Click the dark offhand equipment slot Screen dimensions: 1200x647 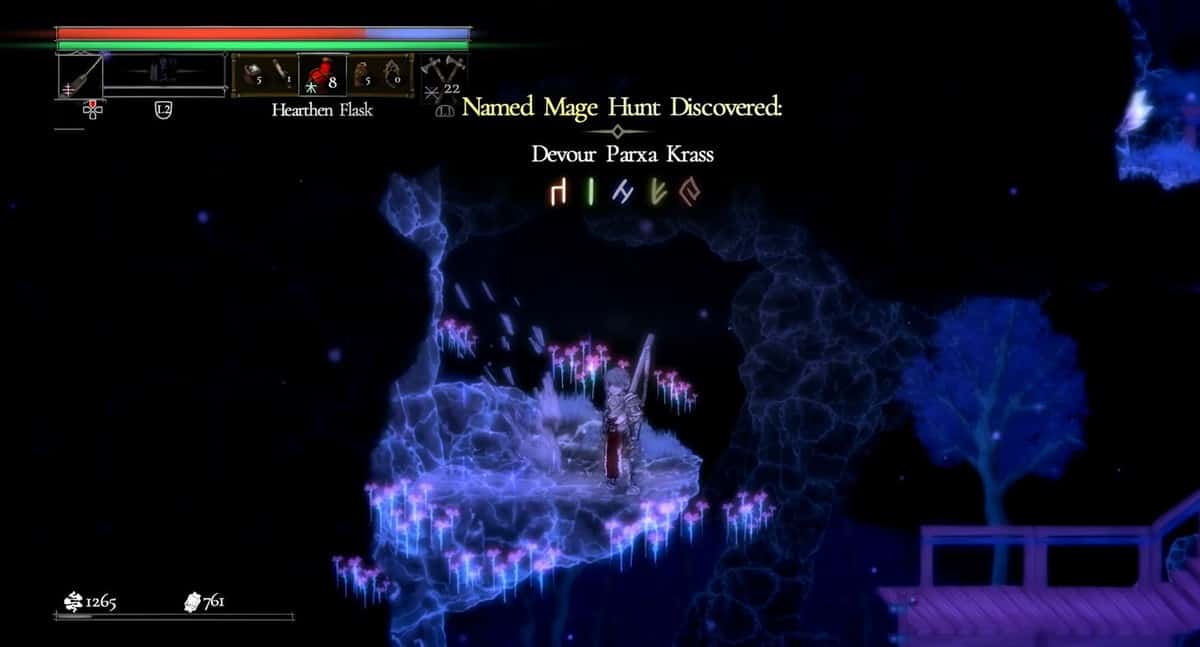pos(164,72)
